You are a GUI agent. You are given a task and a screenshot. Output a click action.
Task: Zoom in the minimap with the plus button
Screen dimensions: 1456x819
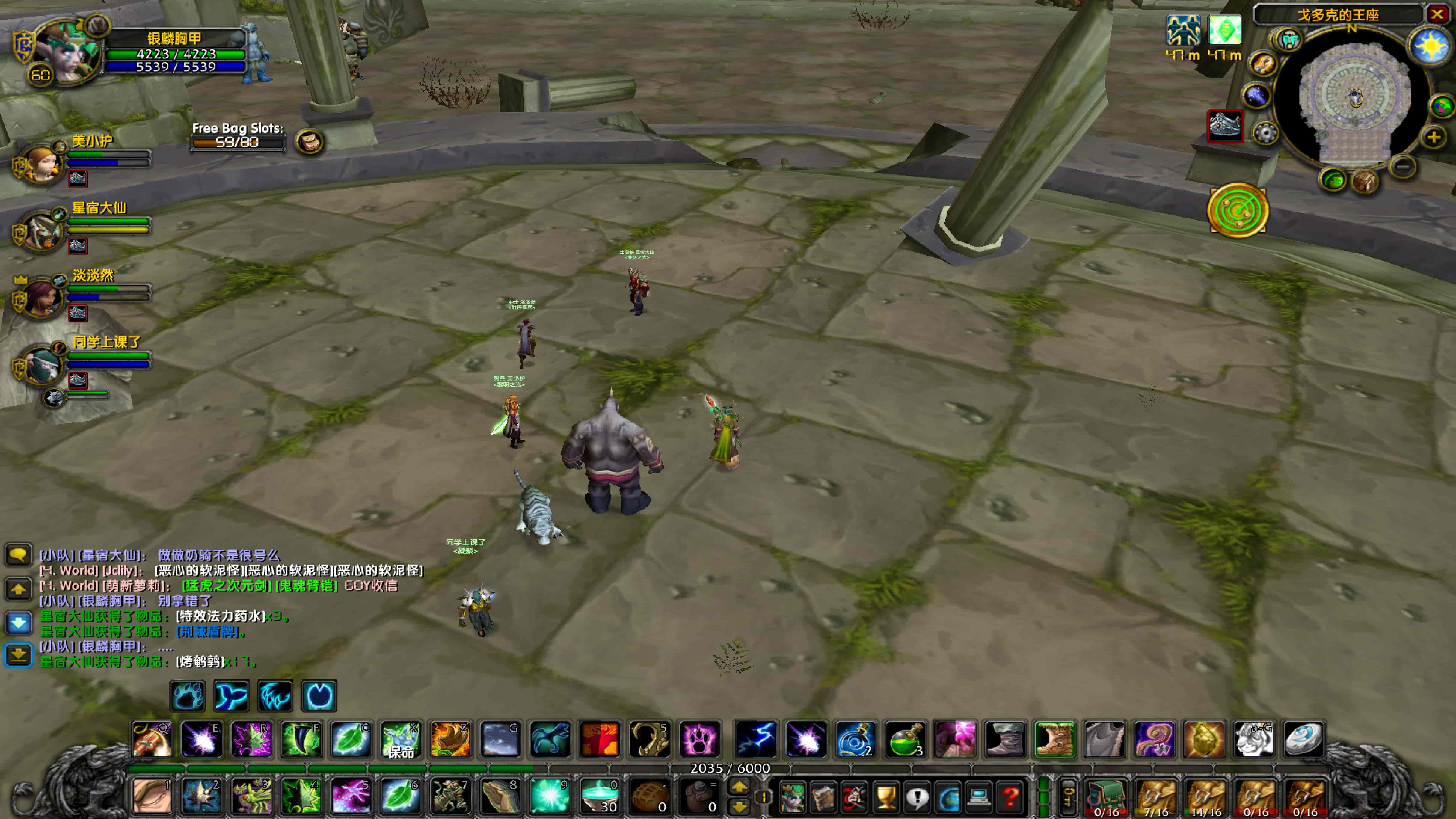[1434, 137]
